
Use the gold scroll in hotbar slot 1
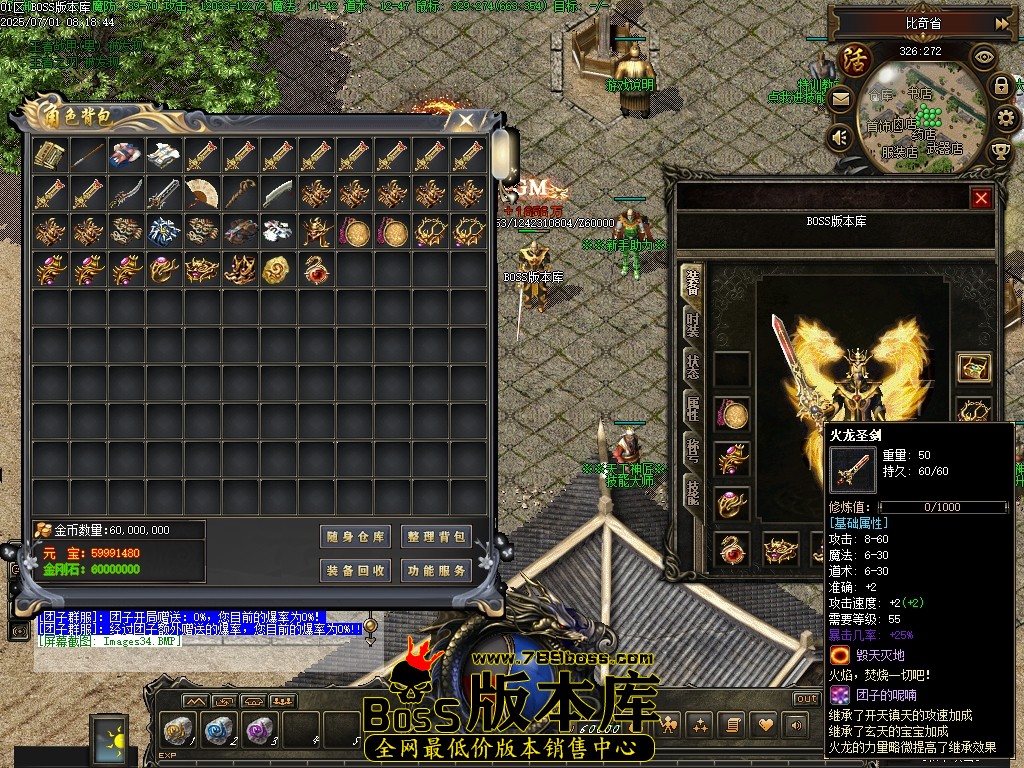click(x=178, y=730)
